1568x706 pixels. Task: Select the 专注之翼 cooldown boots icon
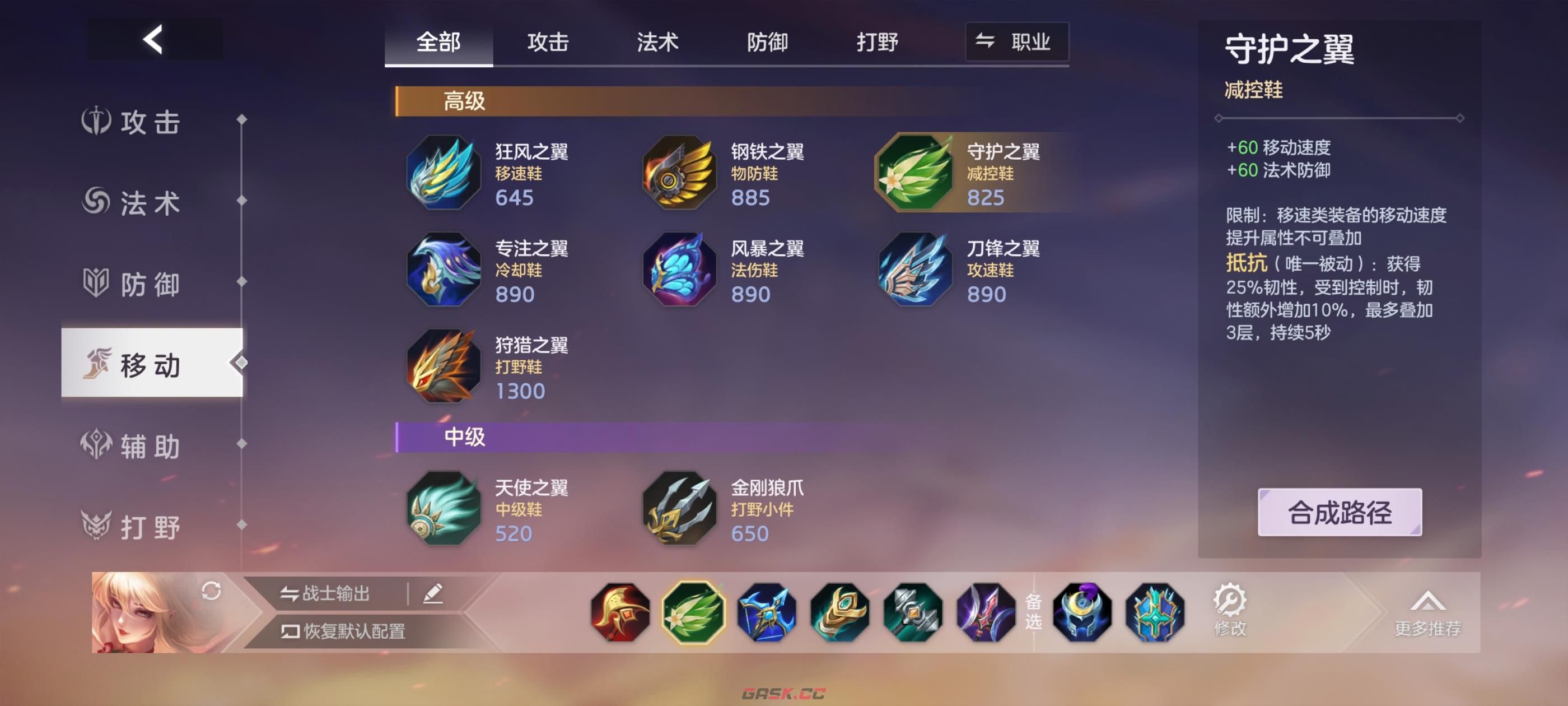(x=443, y=271)
